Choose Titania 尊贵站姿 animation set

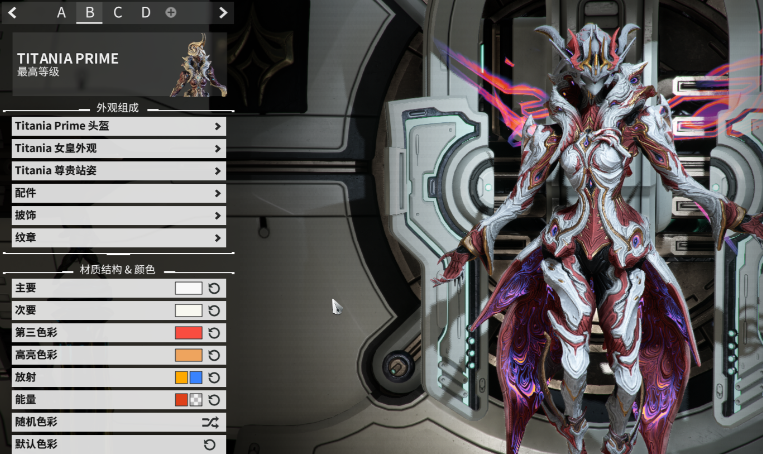[118, 171]
